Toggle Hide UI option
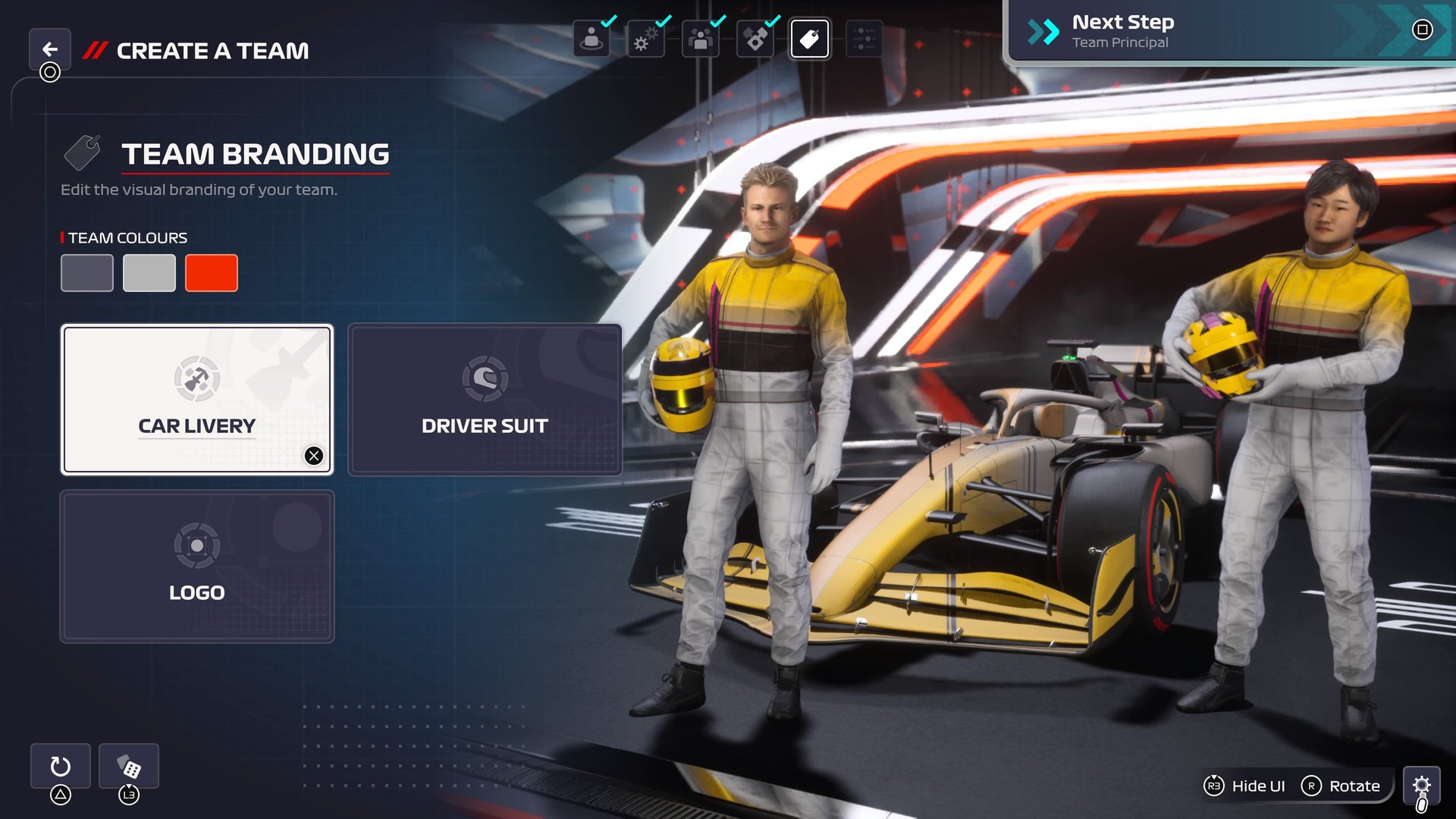Image resolution: width=1456 pixels, height=819 pixels. click(1244, 786)
